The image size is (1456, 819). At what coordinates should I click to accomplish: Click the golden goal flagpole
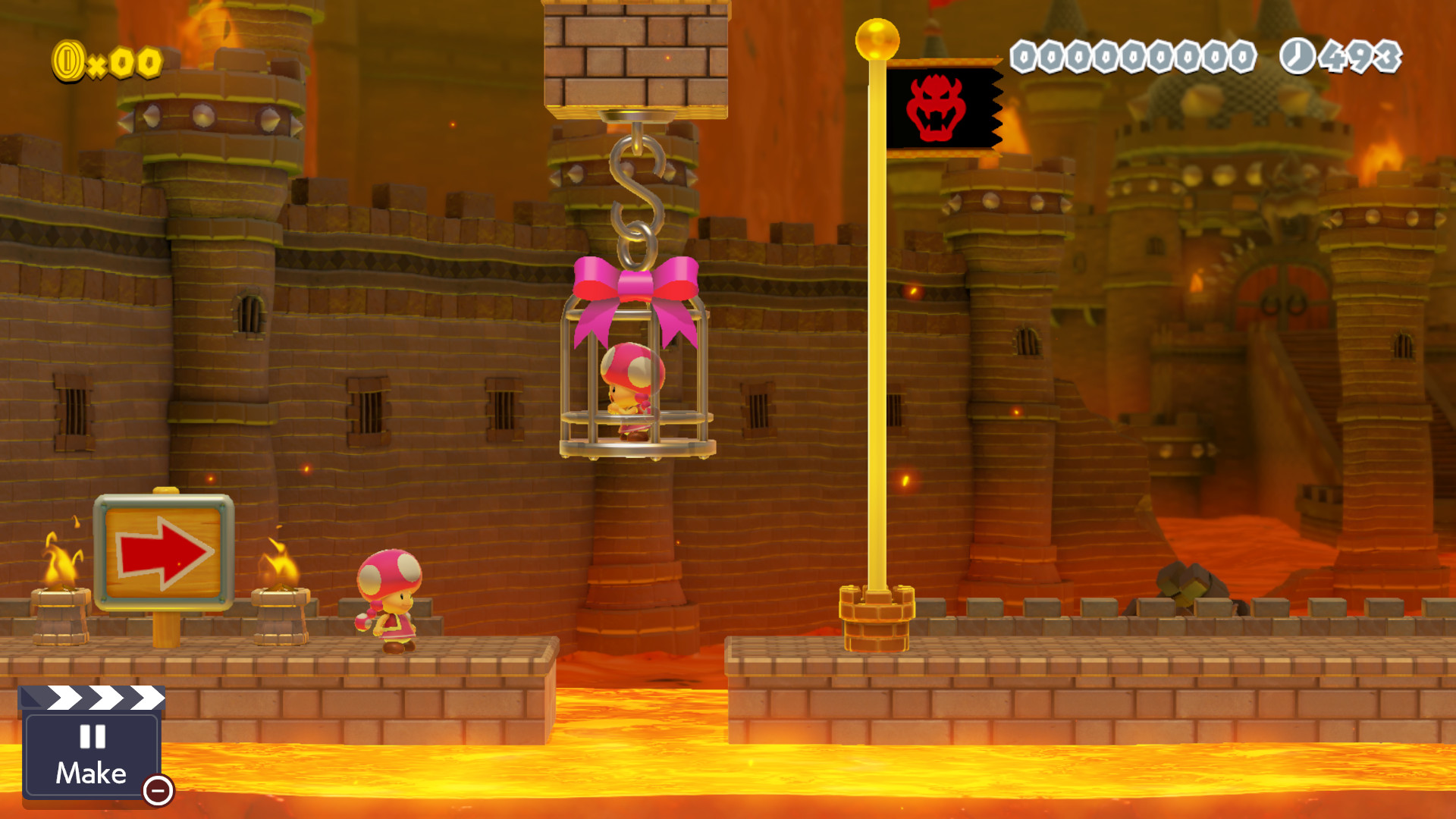point(877,341)
